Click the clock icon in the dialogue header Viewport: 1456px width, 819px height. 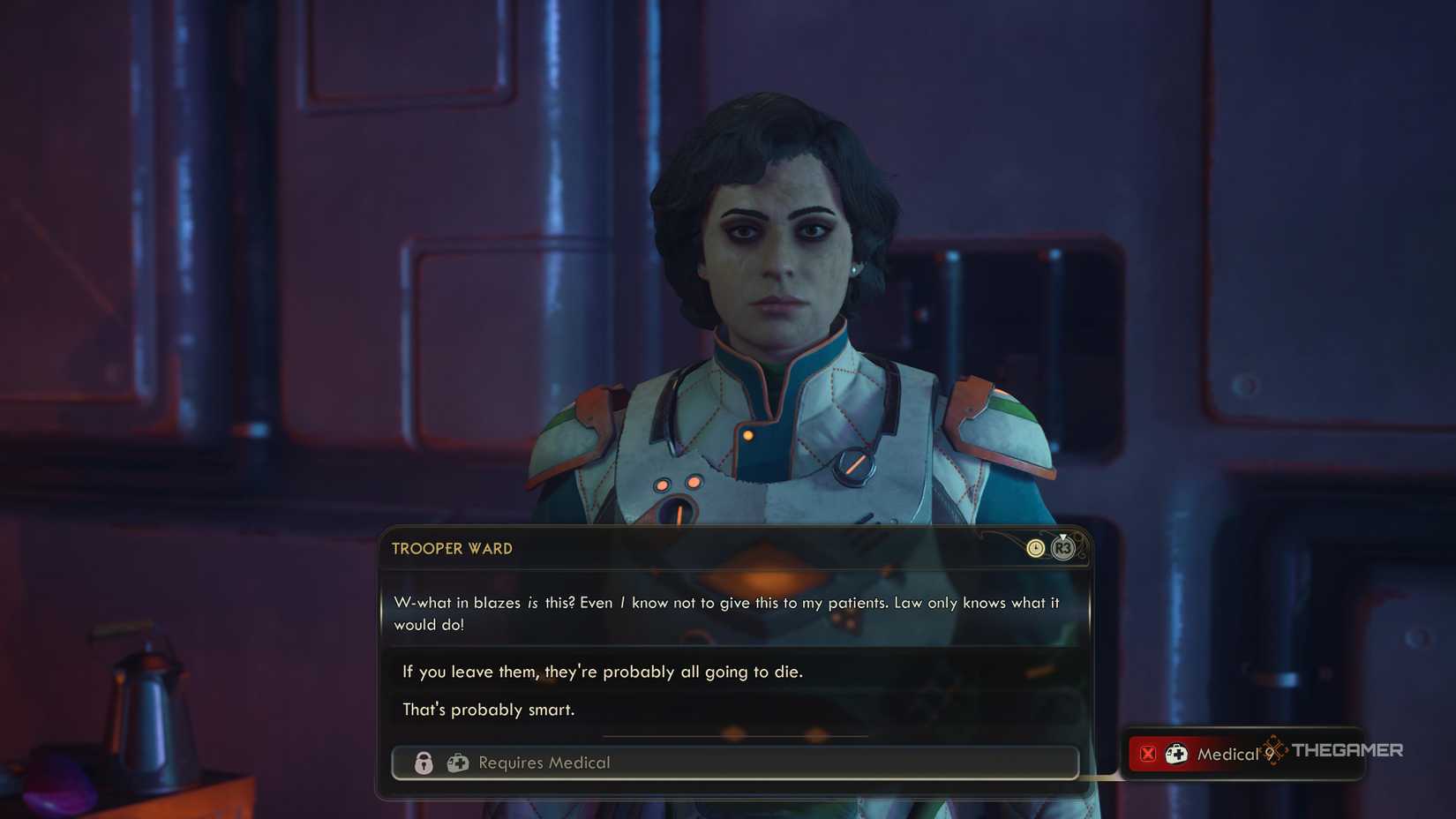[1035, 548]
